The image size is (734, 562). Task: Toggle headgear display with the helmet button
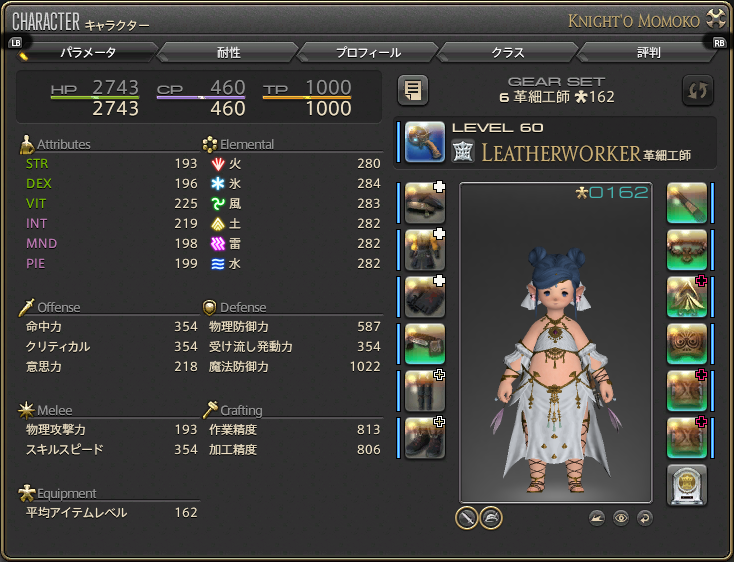pyautogui.click(x=490, y=517)
